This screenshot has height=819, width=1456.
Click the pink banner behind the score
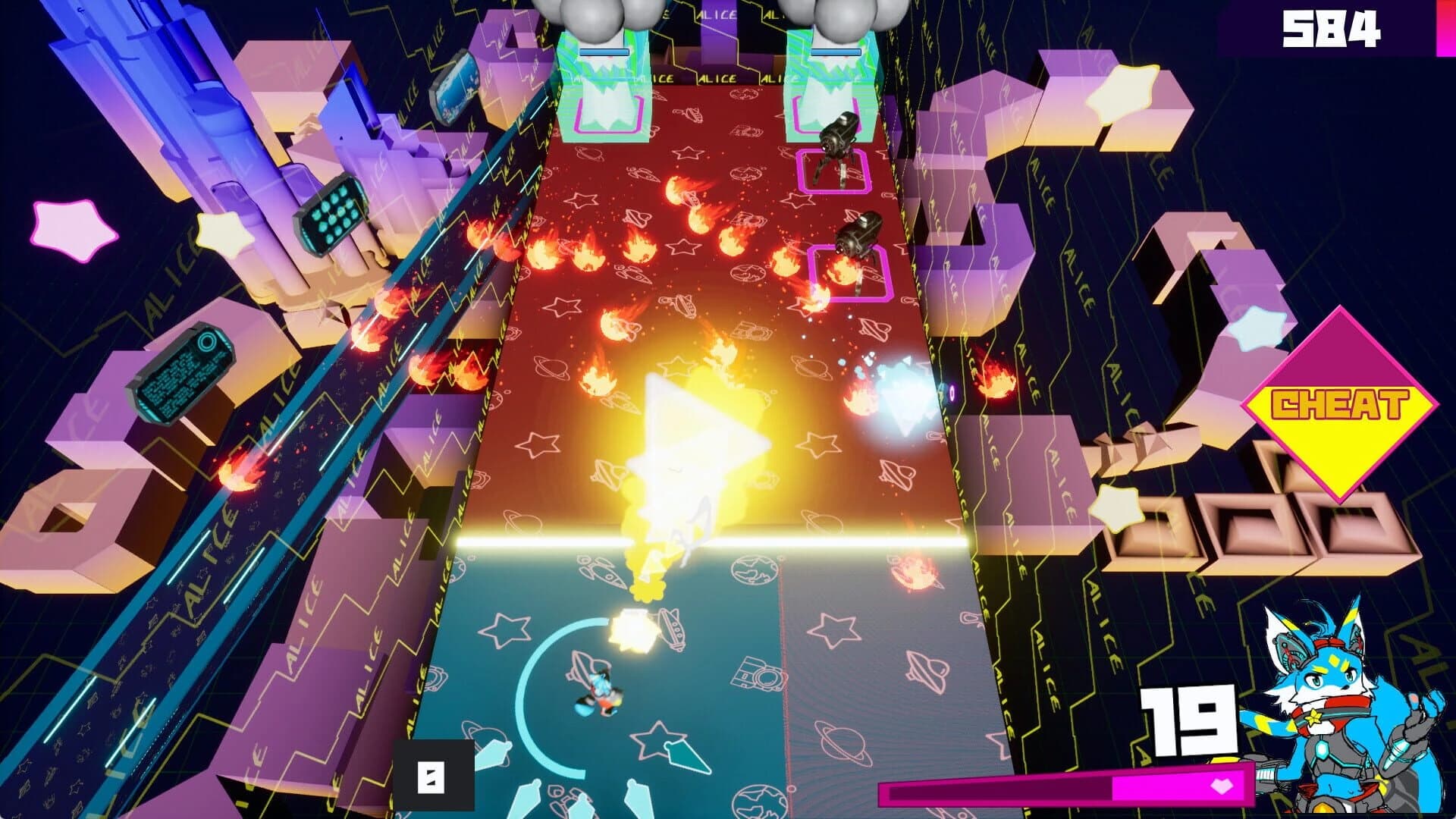(x=1445, y=28)
